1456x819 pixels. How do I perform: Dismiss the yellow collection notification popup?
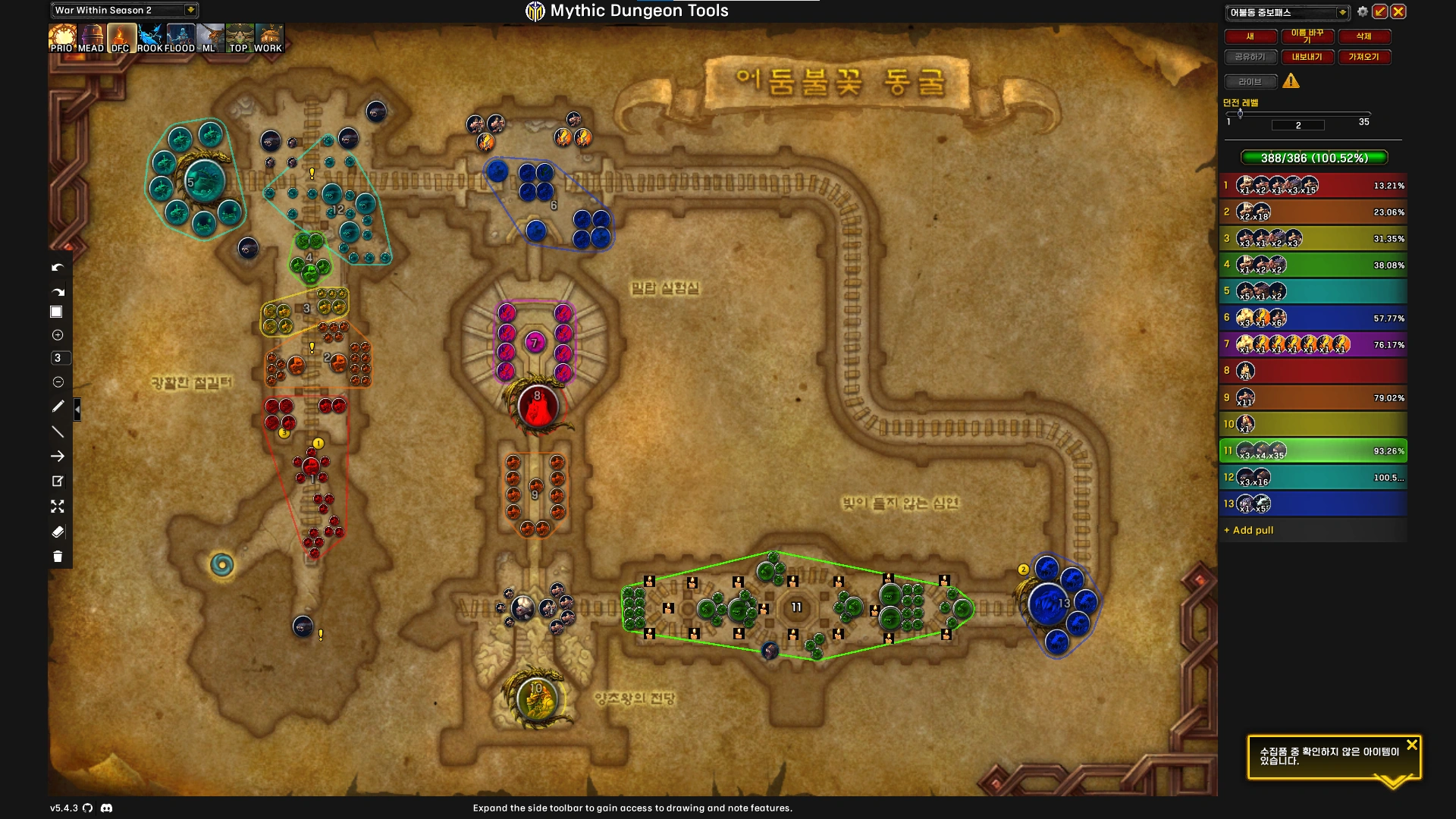pyautogui.click(x=1411, y=745)
